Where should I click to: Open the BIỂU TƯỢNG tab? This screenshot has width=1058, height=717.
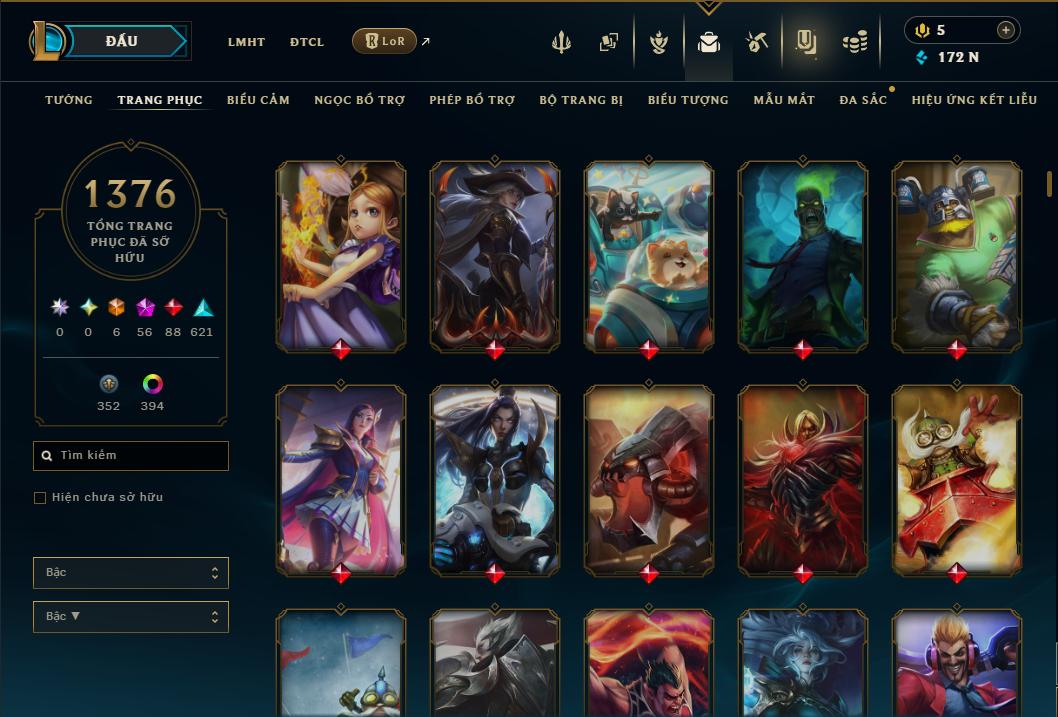688,100
